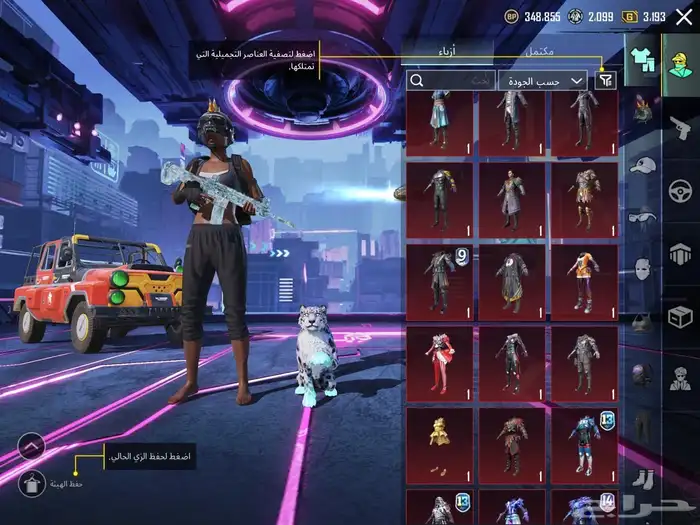Image resolution: width=700 pixels, height=525 pixels.
Task: Expand the up-arrow circle button
Action: (x=32, y=446)
